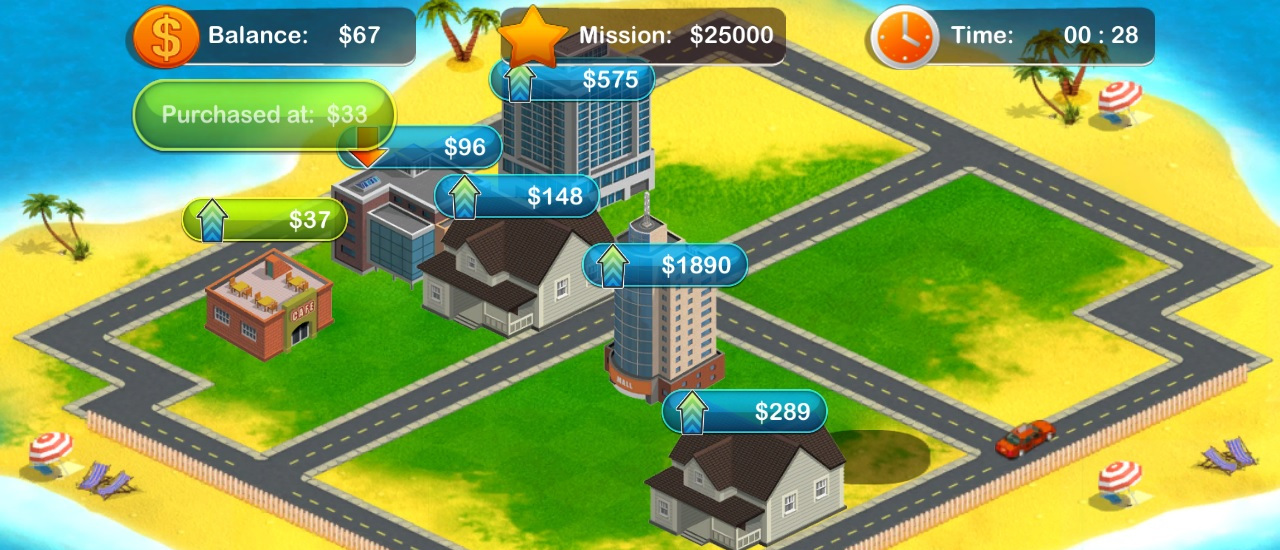Select the $575 price tag
Screen dimensions: 1280x550
(572, 80)
